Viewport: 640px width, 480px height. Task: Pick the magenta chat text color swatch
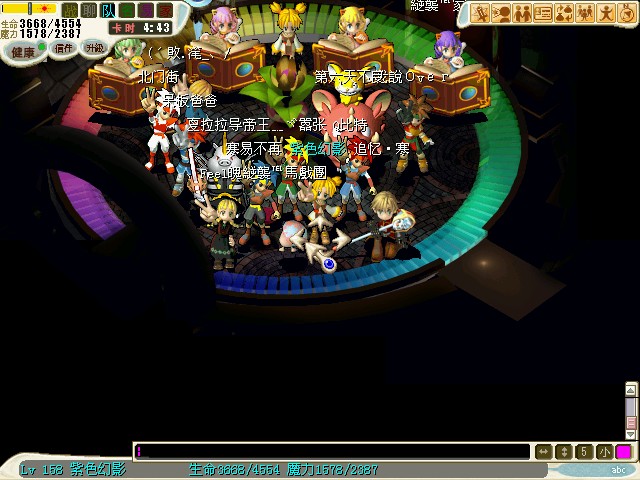coord(623,451)
